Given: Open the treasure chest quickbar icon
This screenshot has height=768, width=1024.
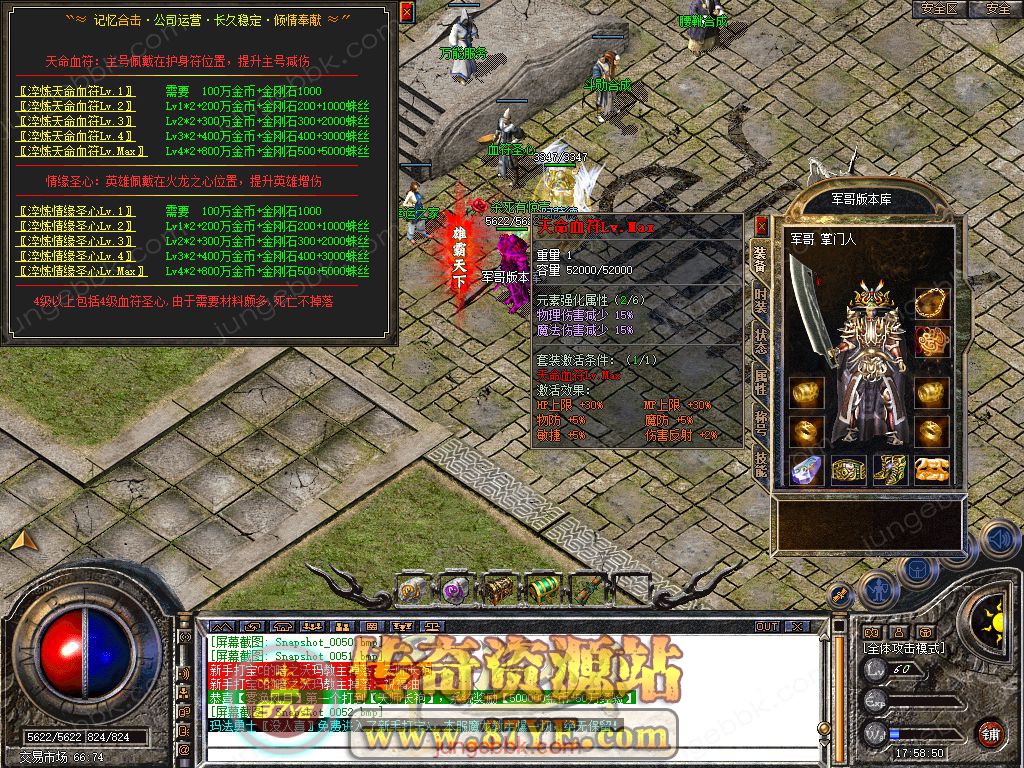Looking at the screenshot, I should click(500, 588).
